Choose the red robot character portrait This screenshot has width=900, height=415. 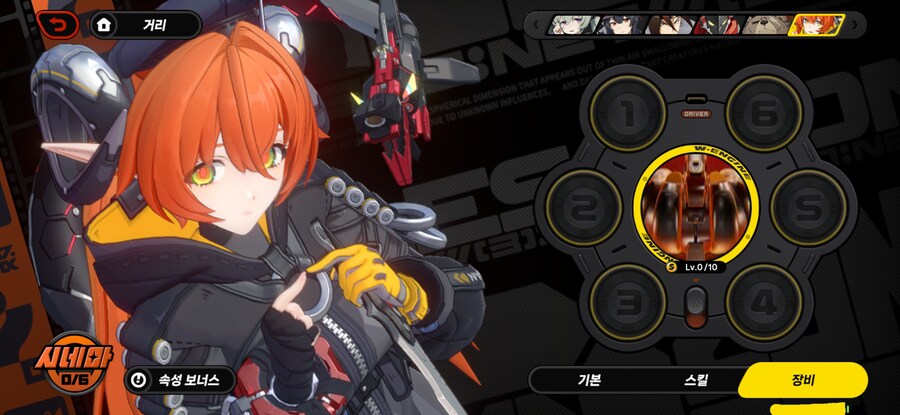coord(721,25)
